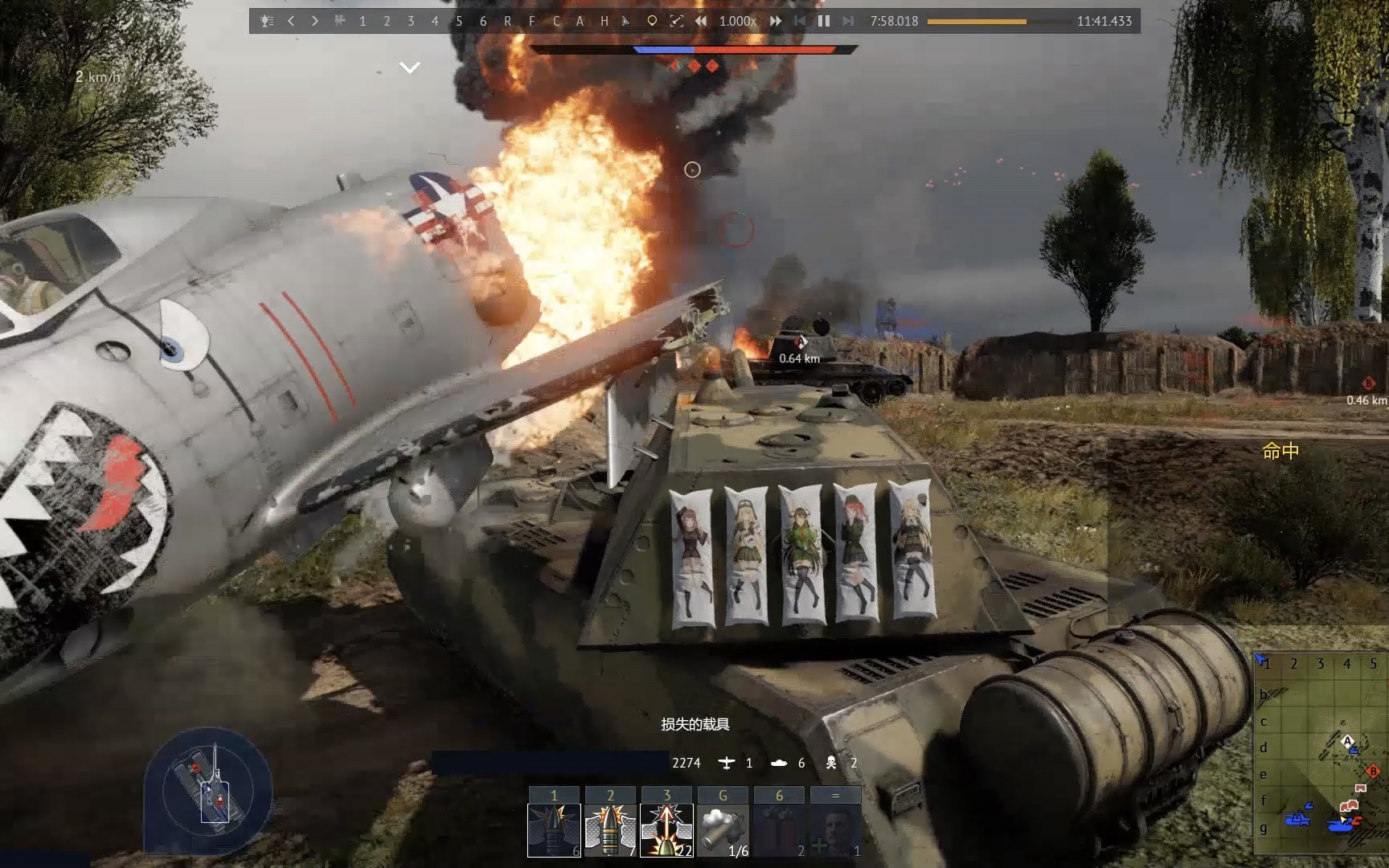Image resolution: width=1389 pixels, height=868 pixels.
Task: Toggle the F free camera button
Action: 531,21
